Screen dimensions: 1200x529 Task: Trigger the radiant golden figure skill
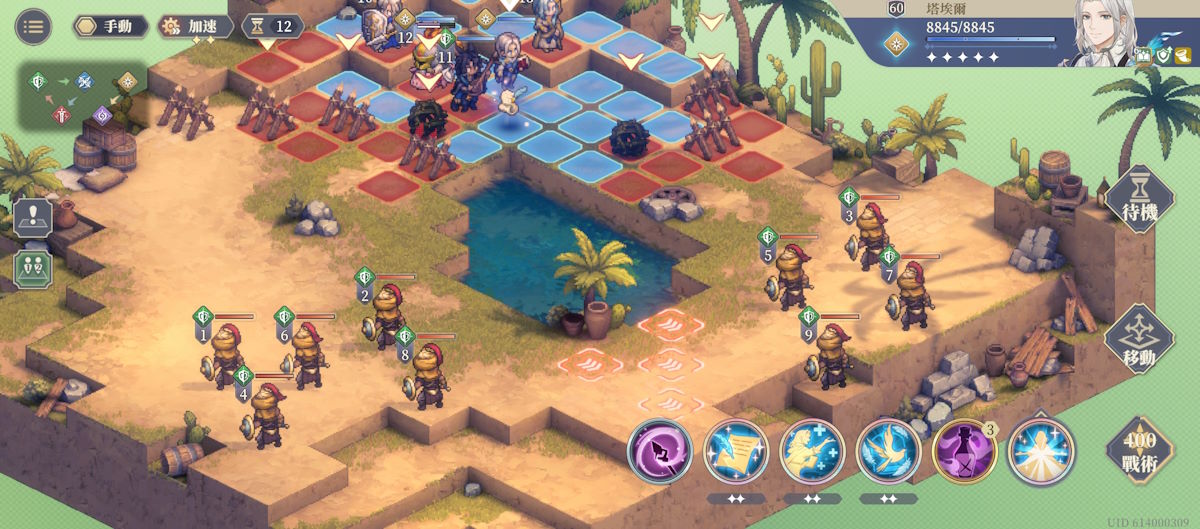[1041, 452]
